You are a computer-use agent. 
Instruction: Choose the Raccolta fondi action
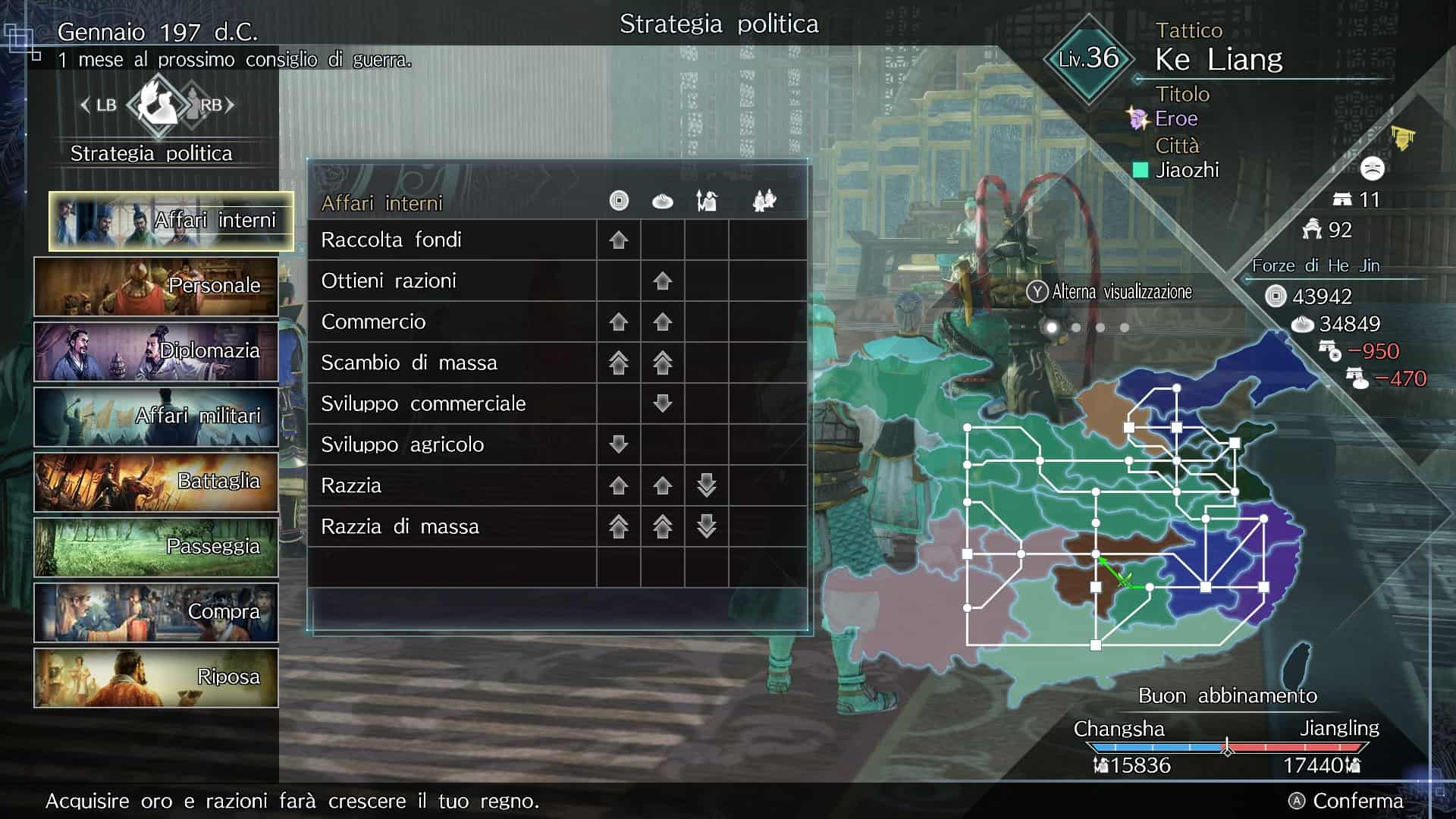point(452,240)
